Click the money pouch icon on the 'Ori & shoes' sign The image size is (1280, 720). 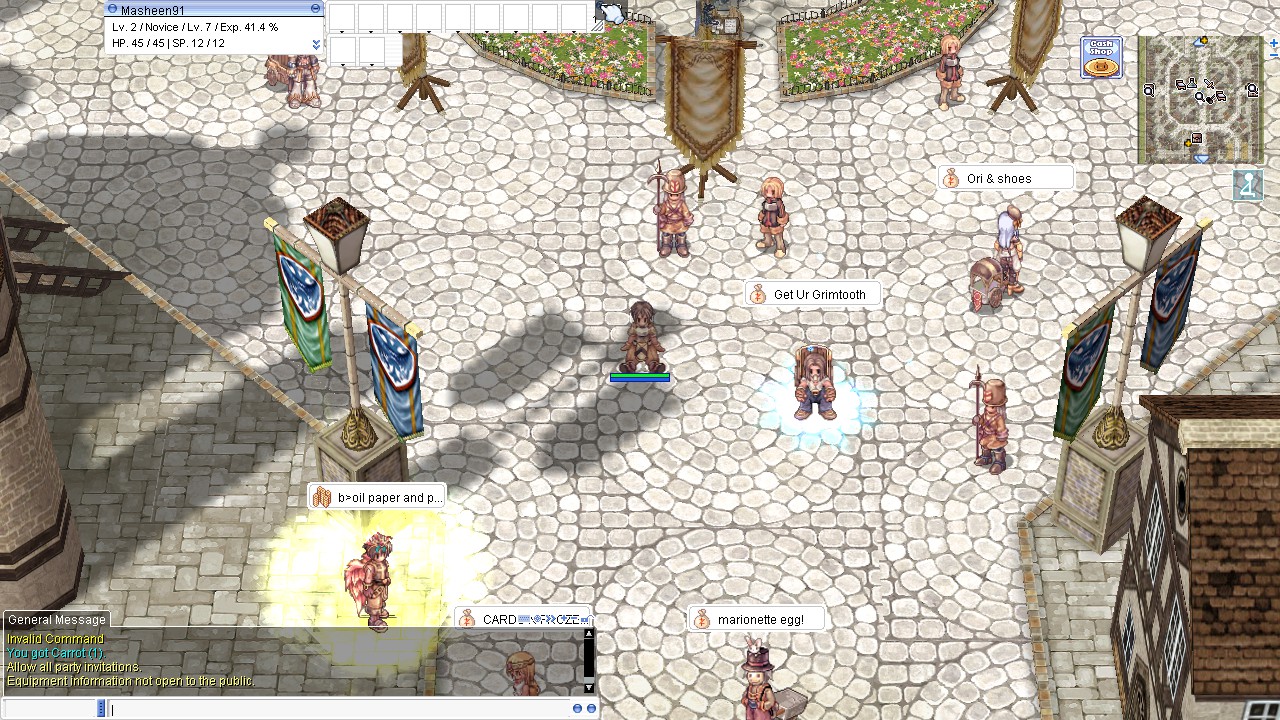(x=948, y=177)
